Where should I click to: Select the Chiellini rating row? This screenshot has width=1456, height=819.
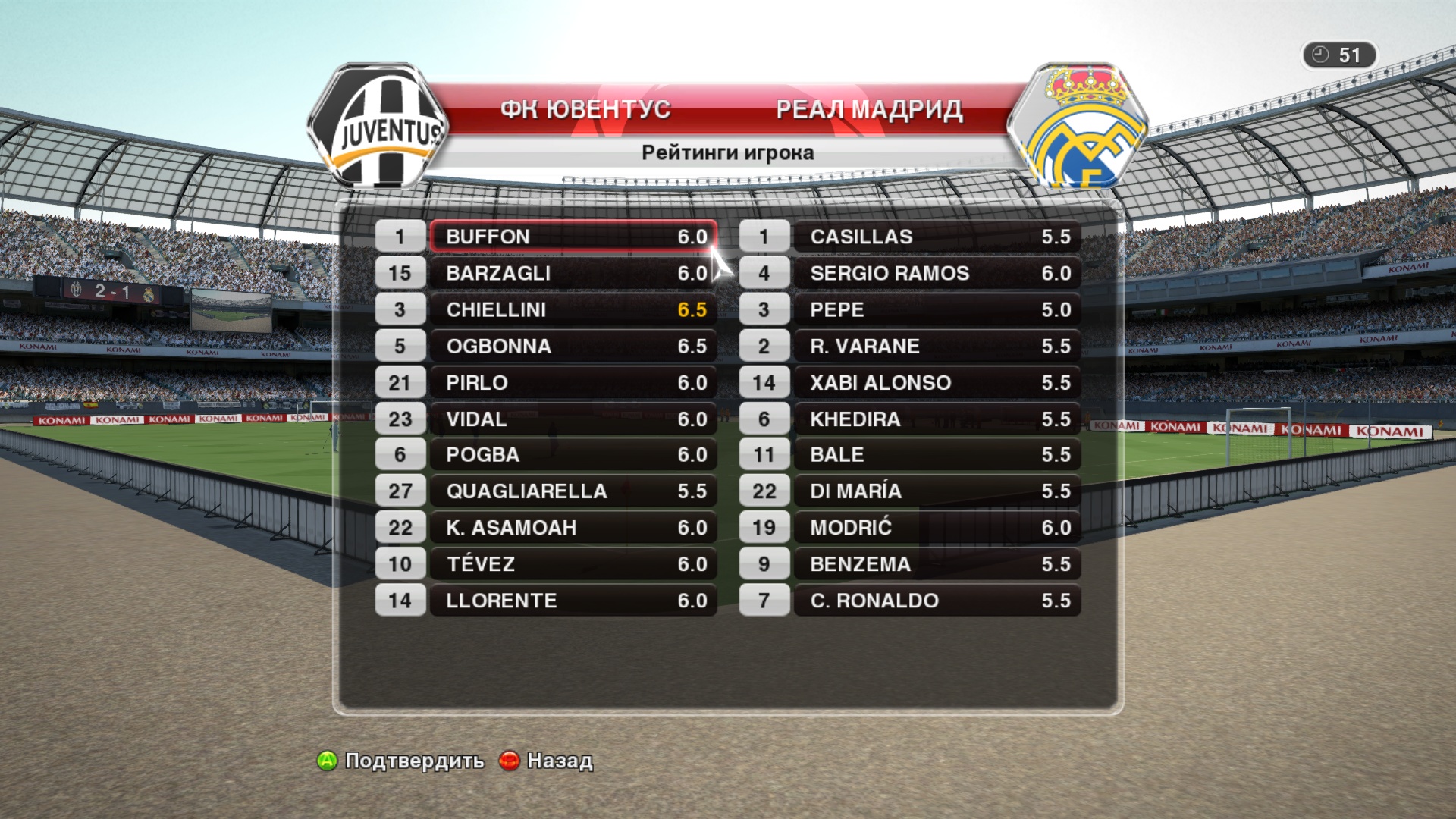(573, 309)
